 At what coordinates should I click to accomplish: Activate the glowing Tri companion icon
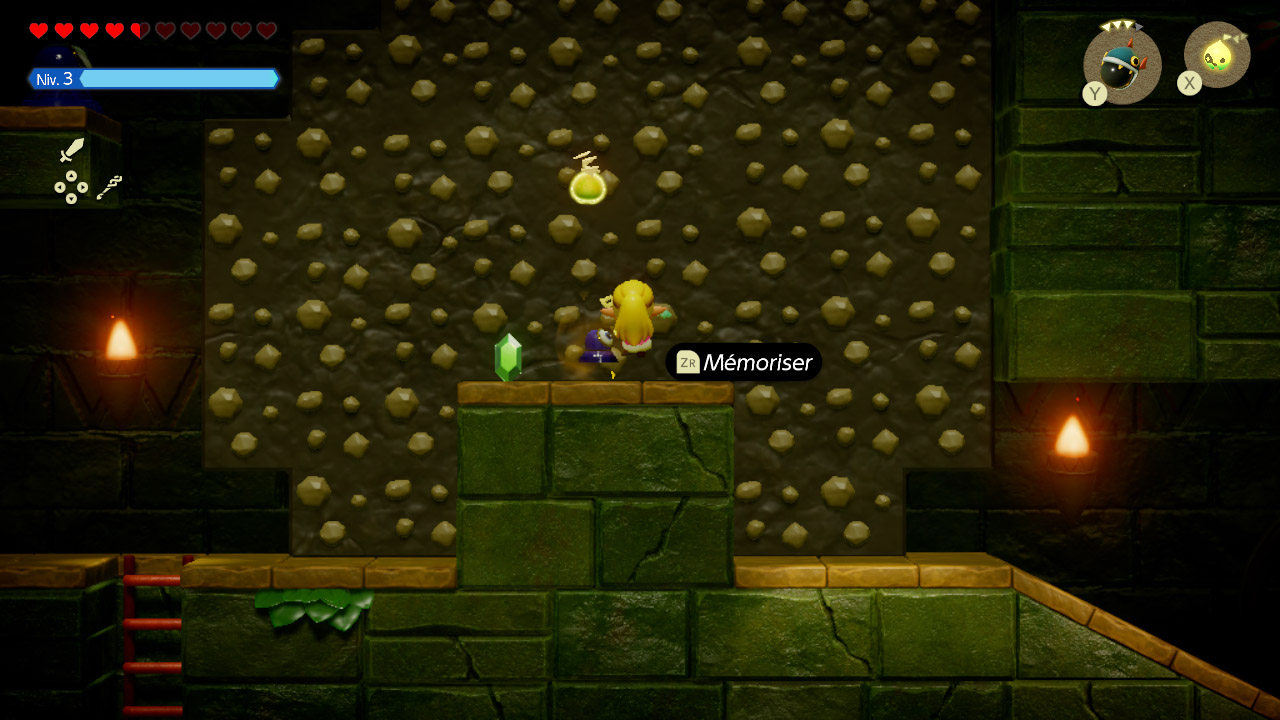pyautogui.click(x=1217, y=56)
